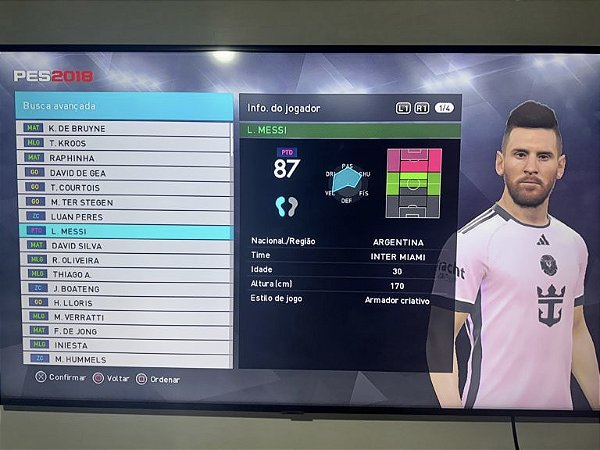Select Thiago A. in the list
Screen dimensions: 600x450
(x=125, y=274)
